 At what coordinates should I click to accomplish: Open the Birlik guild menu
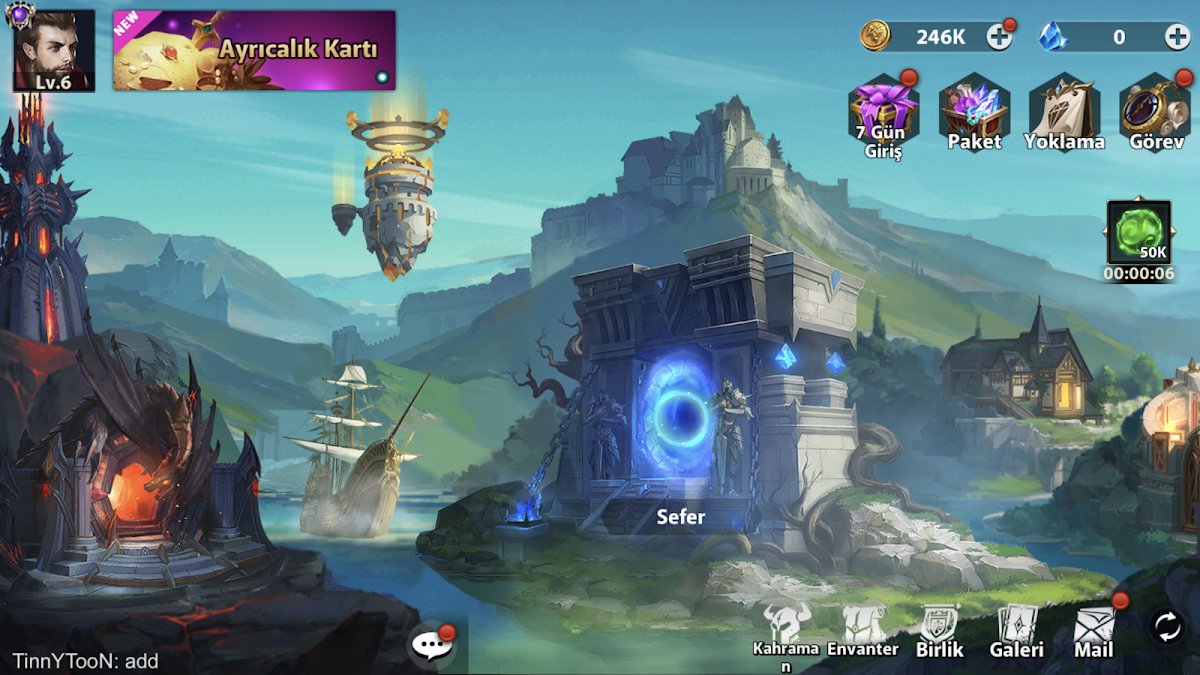940,630
